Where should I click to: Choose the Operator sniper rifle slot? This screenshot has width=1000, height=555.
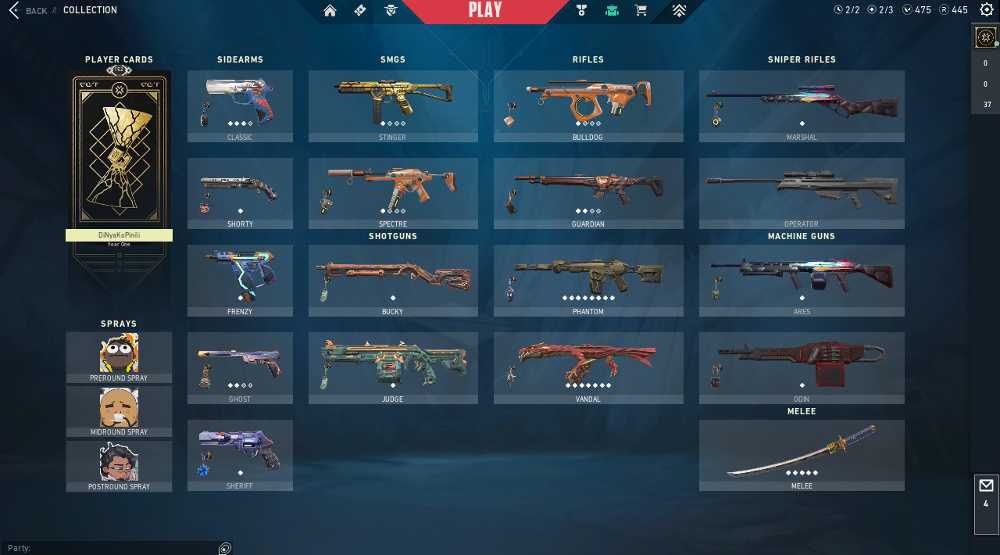(x=801, y=193)
